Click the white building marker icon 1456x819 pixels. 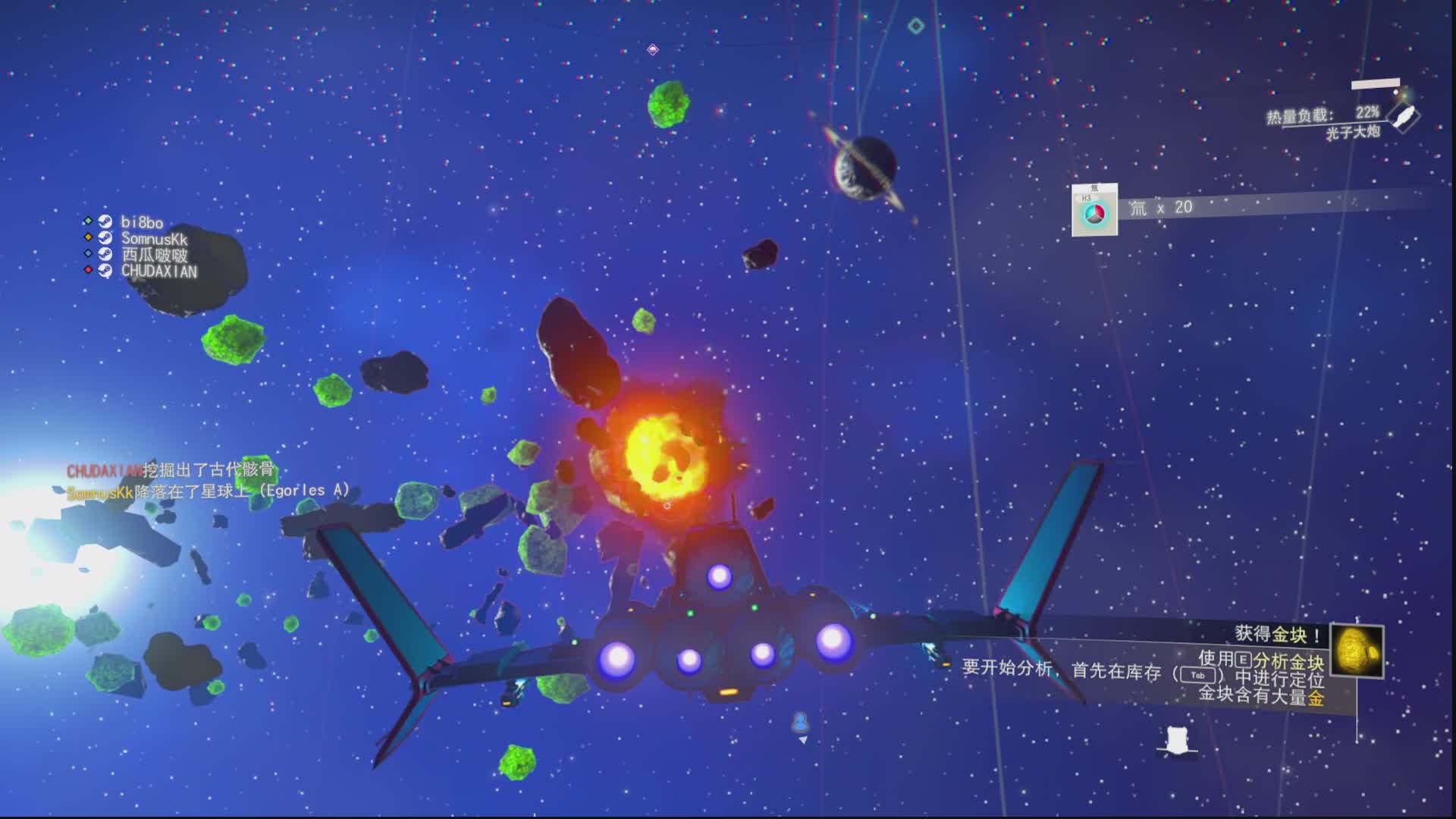pyautogui.click(x=1176, y=739)
